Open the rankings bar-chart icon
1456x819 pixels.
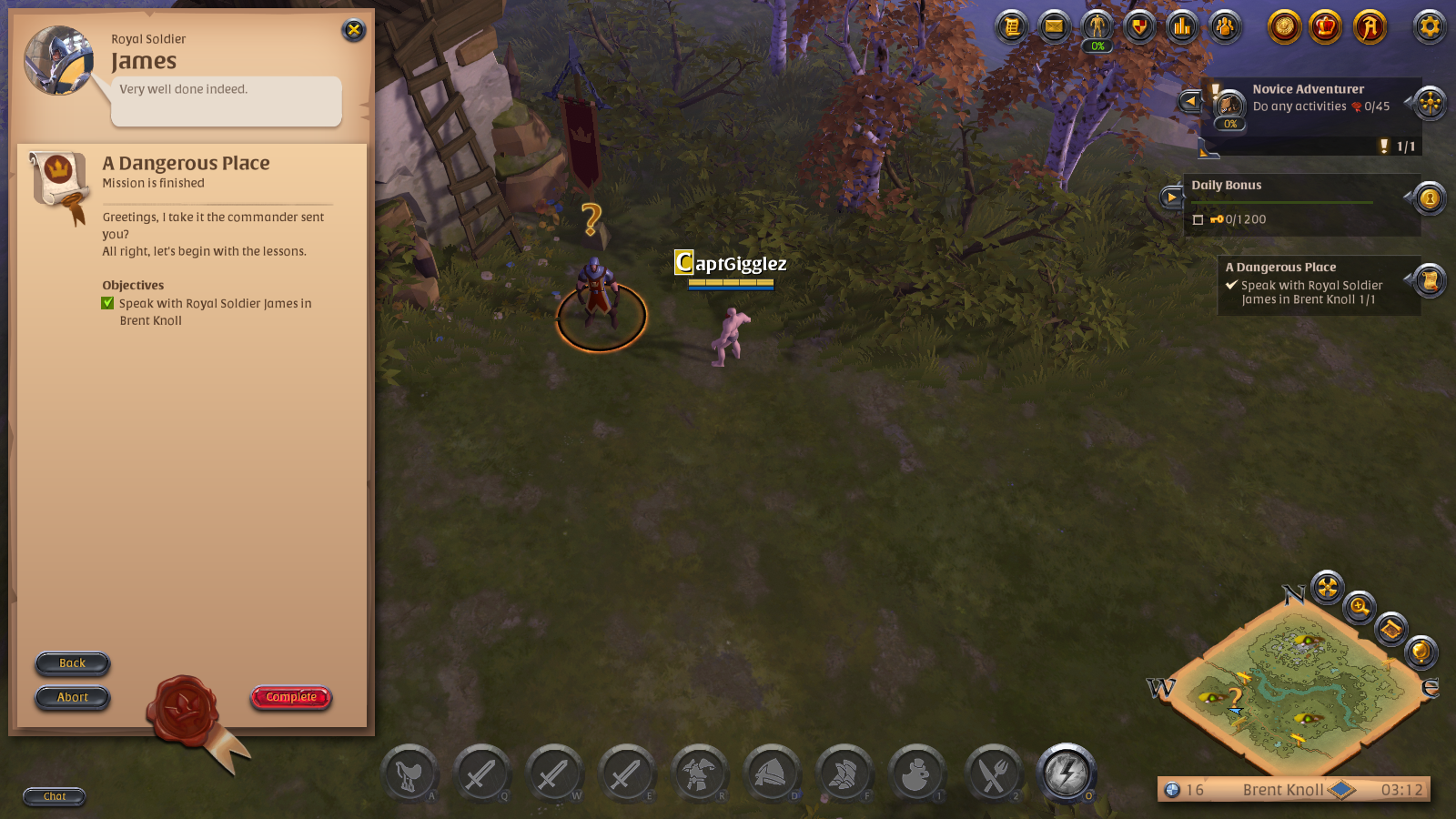[1181, 27]
